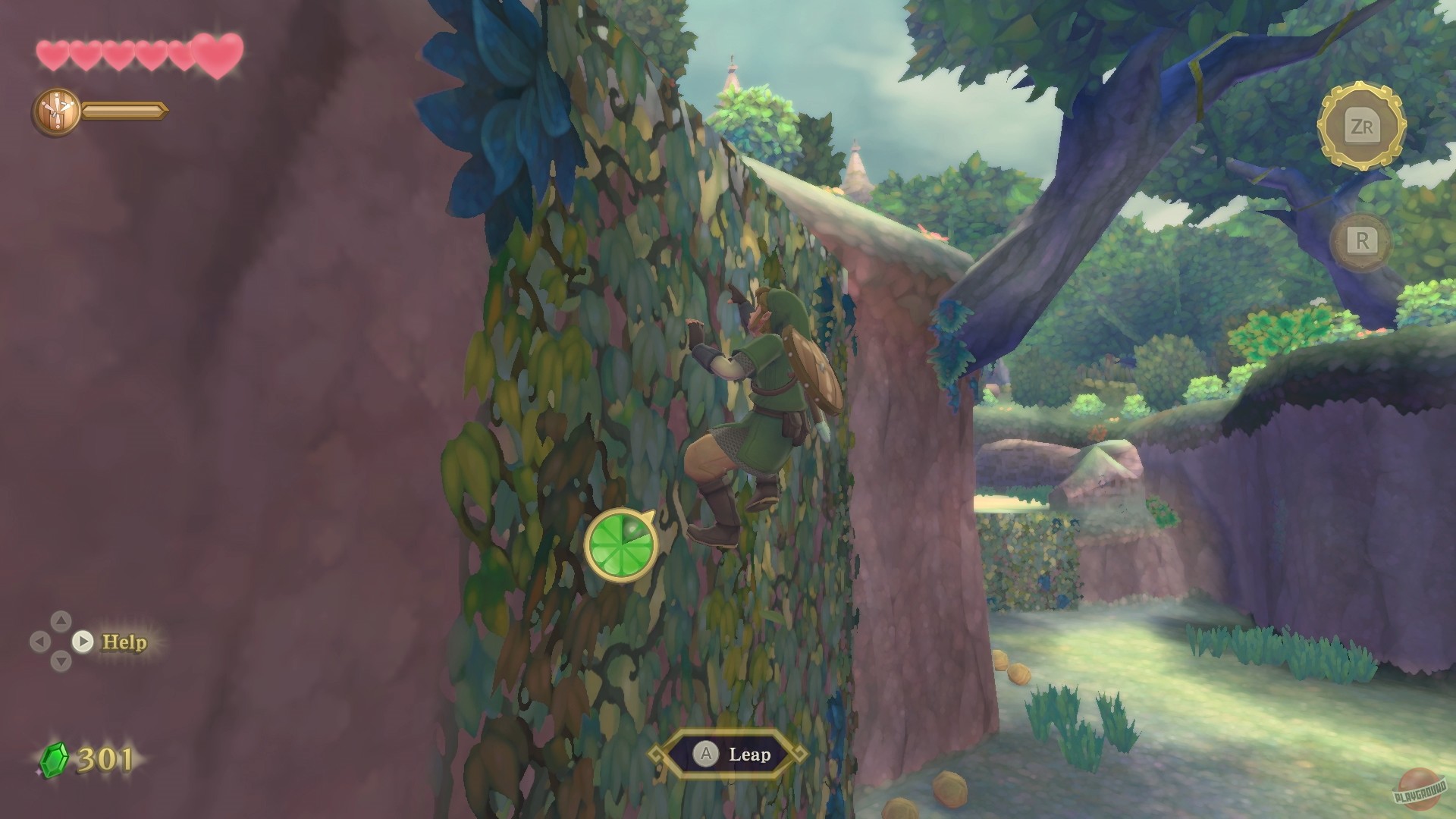This screenshot has height=819, width=1456.
Task: Expand the down d-pad arrow option
Action: tap(61, 661)
